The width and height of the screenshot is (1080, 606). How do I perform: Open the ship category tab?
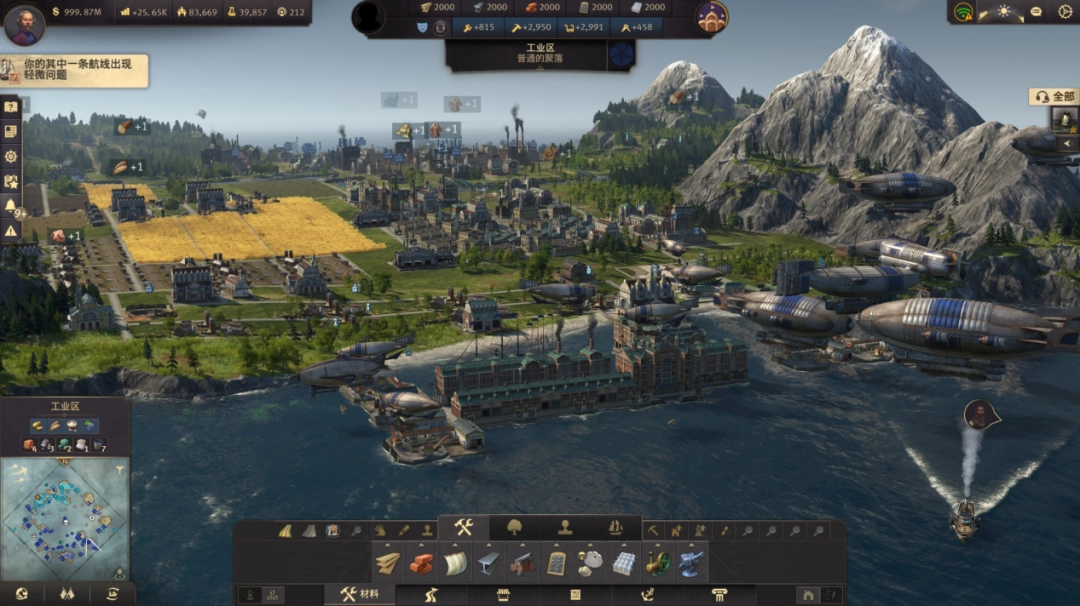(616, 527)
